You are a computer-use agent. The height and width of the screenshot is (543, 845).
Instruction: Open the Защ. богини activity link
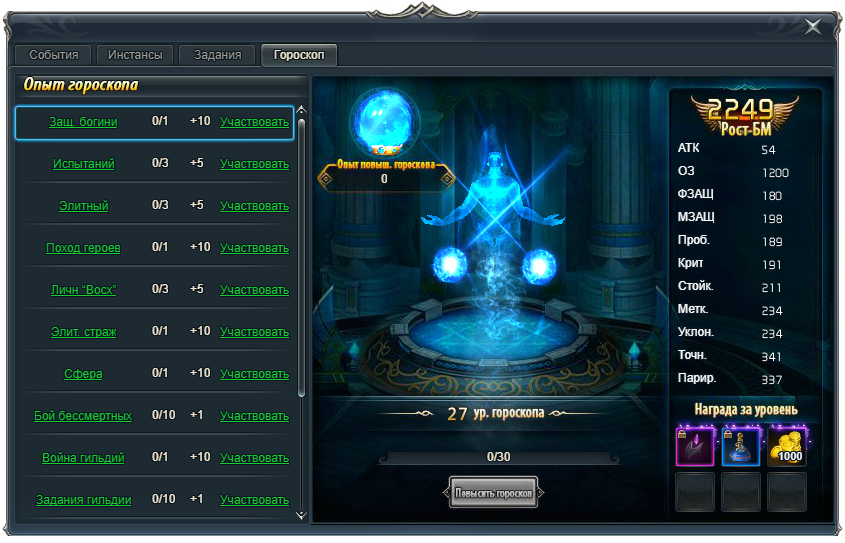[83, 122]
